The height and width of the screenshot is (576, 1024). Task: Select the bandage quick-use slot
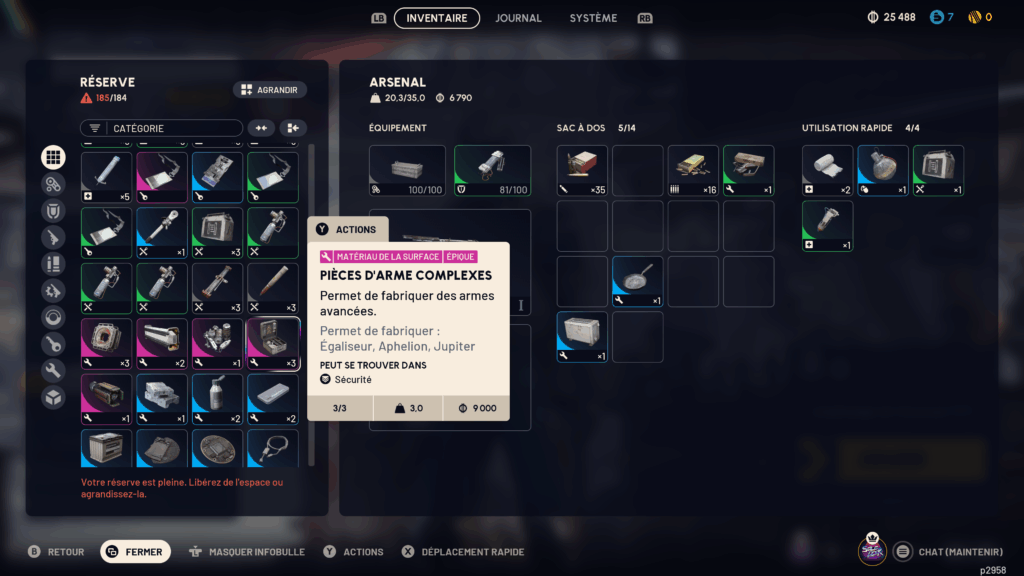827,170
